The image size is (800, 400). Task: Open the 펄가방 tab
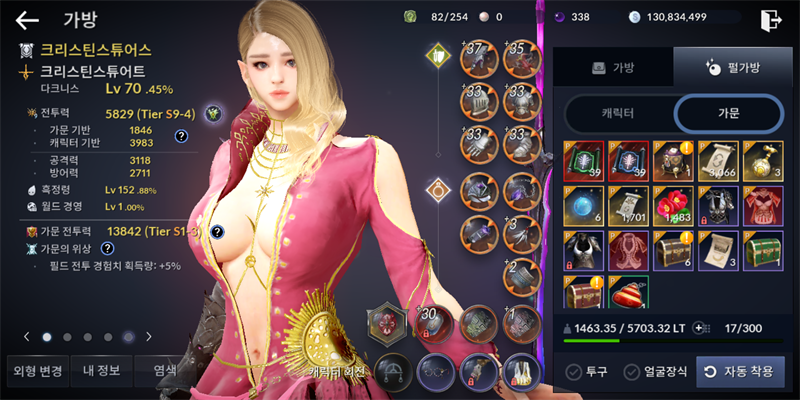(x=728, y=69)
